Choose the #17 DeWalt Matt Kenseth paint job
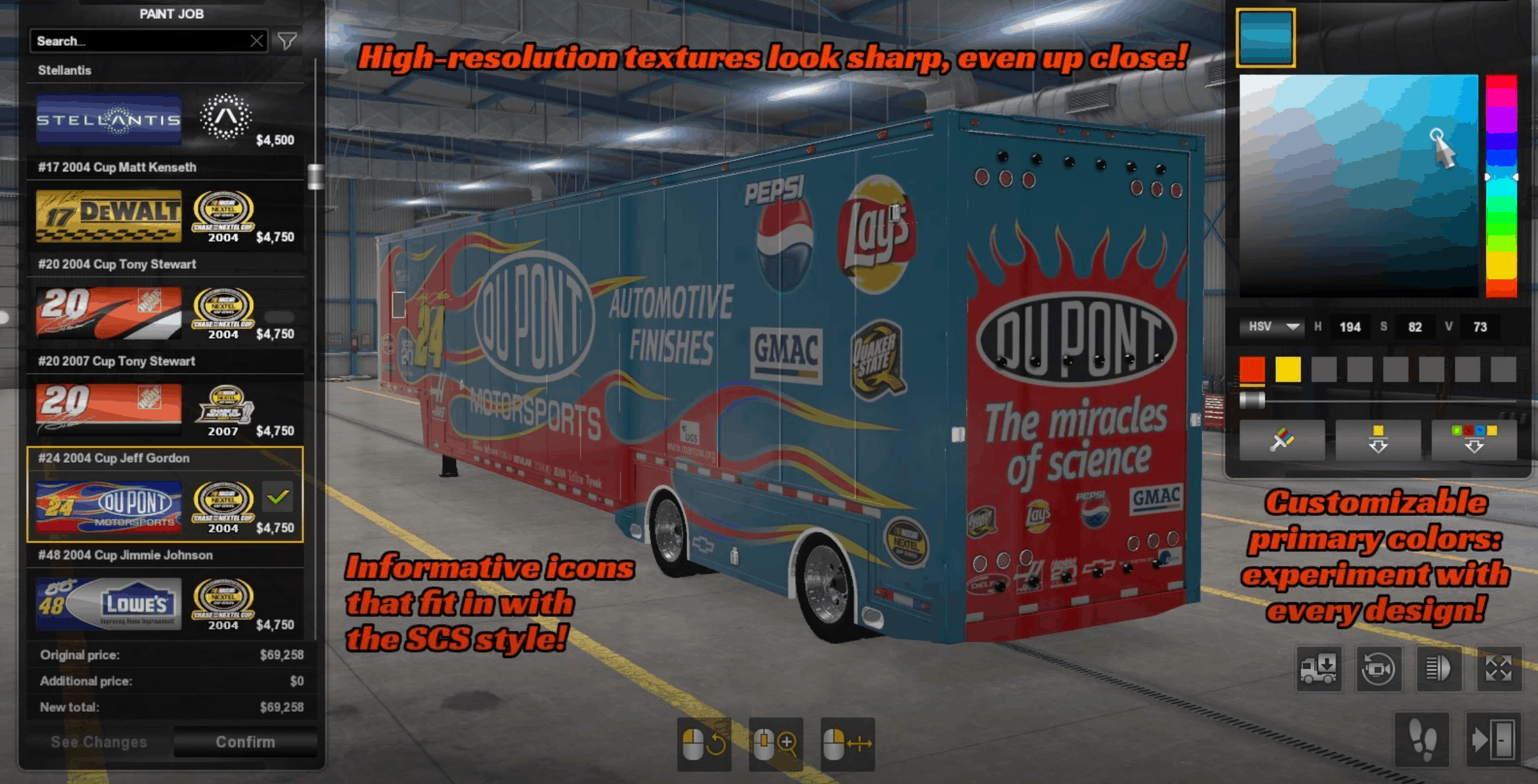The width and height of the screenshot is (1538, 784). click(x=165, y=217)
